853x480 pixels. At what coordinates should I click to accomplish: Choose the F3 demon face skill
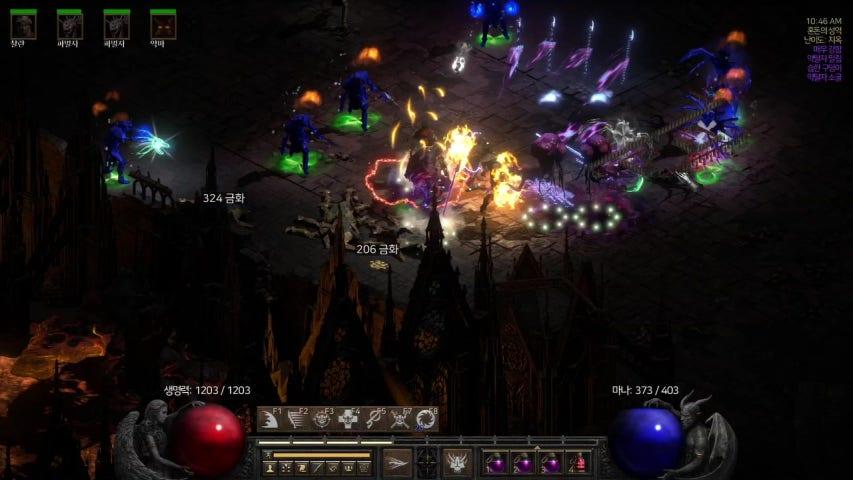click(x=323, y=420)
